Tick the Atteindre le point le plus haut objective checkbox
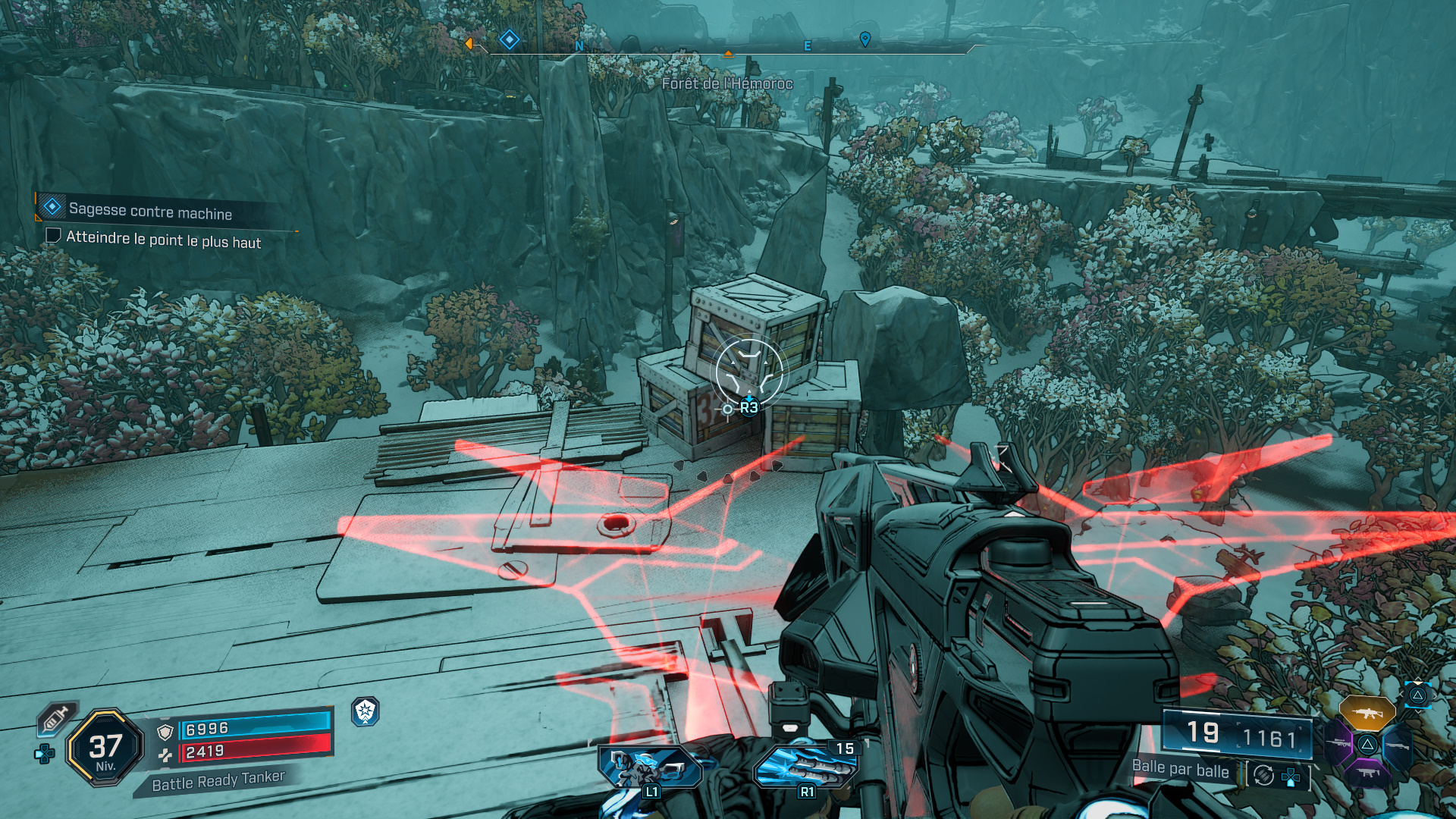 53,235
